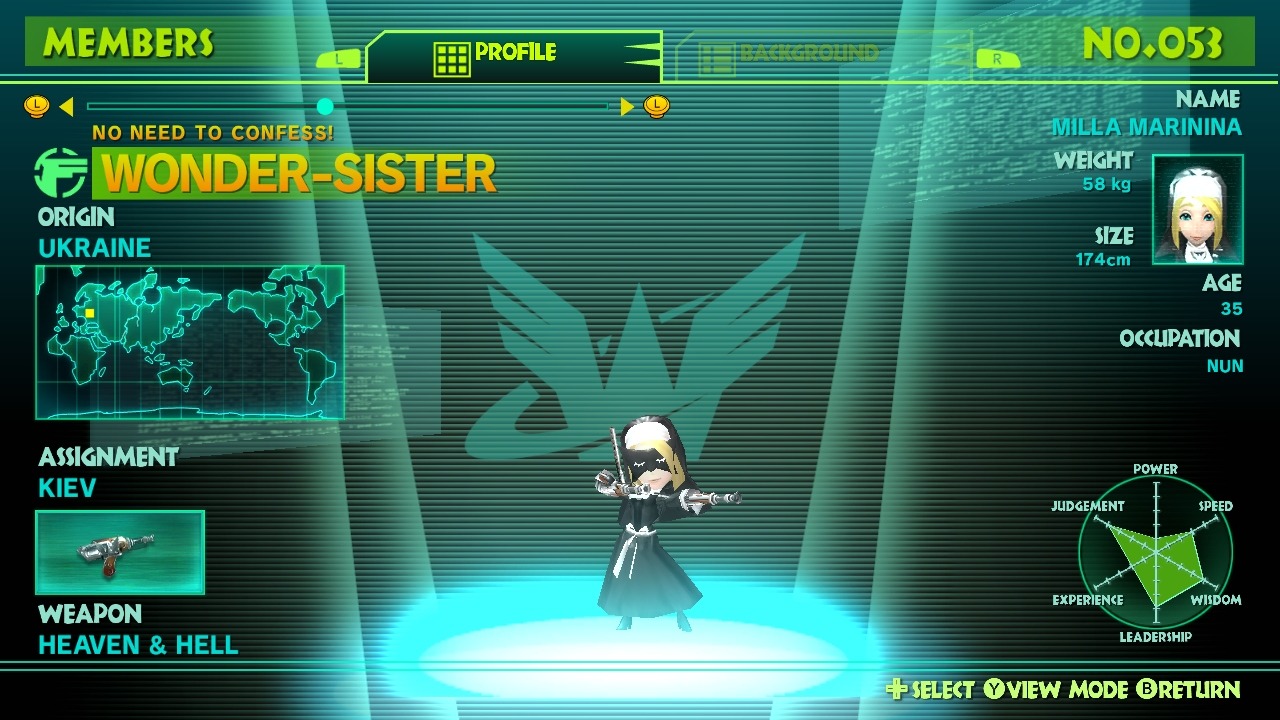Go to the previous member with left arrow
This screenshot has width=1280, height=720.
pyautogui.click(x=66, y=106)
